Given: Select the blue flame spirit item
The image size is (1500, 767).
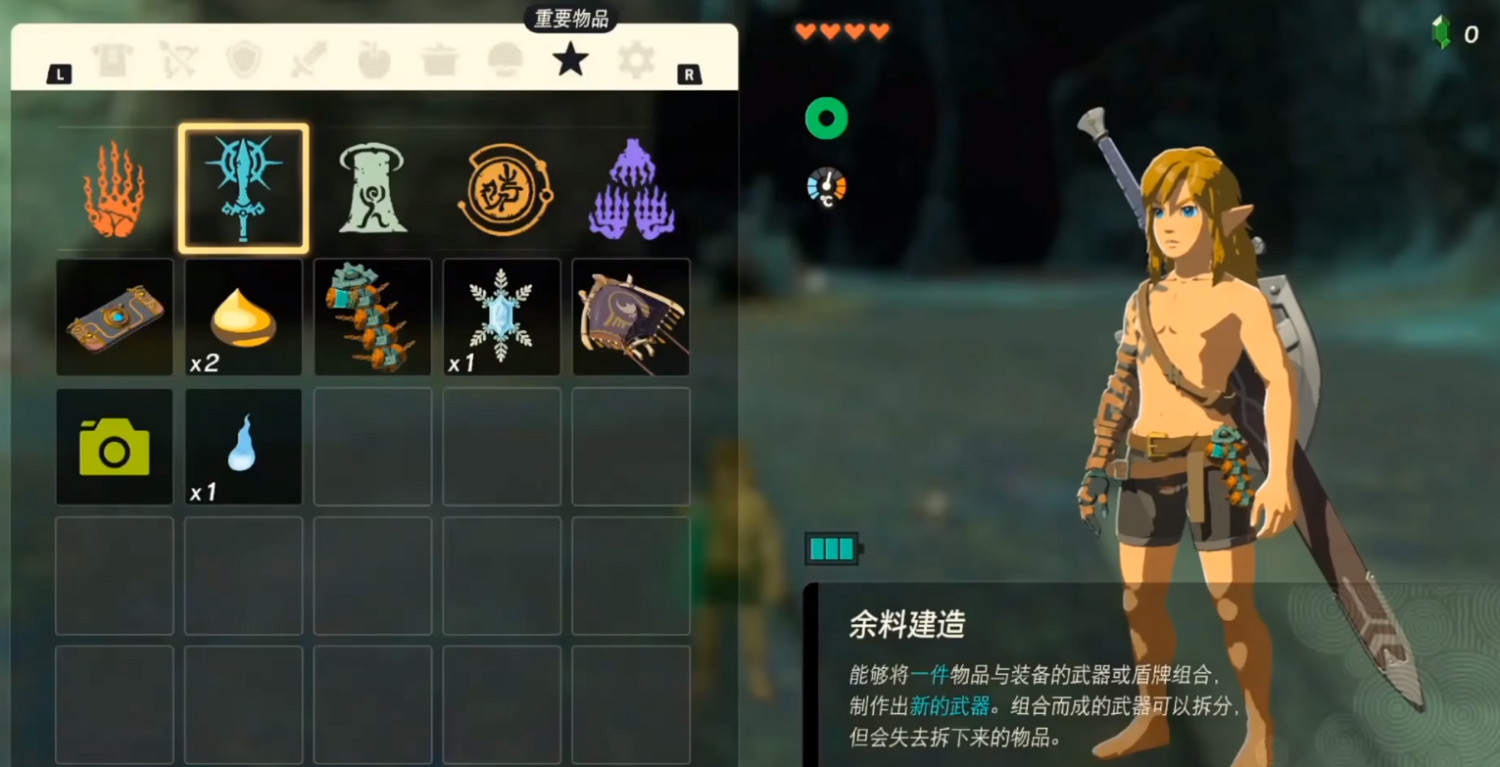Looking at the screenshot, I should (x=243, y=447).
